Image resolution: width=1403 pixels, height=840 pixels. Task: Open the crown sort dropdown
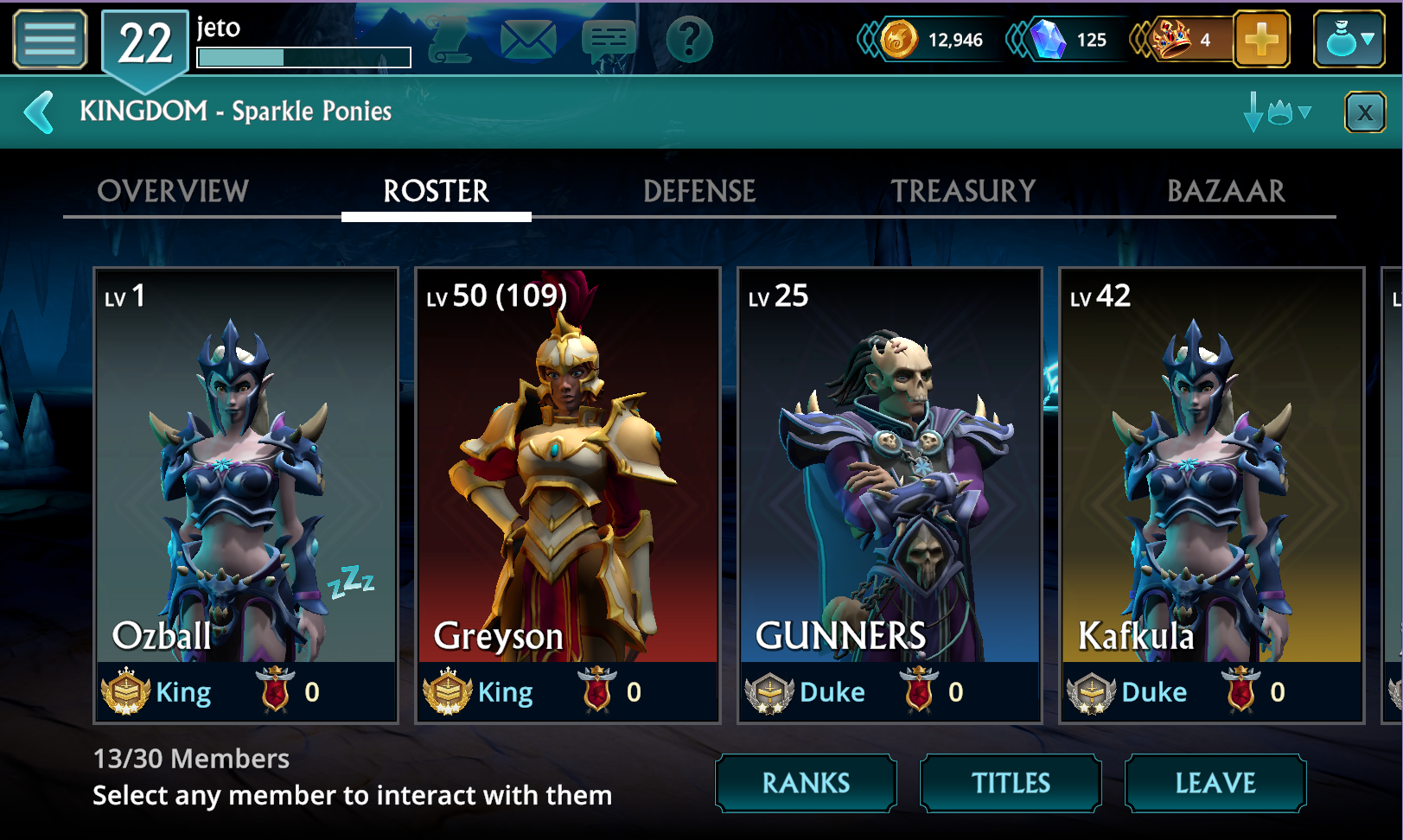(x=1279, y=112)
